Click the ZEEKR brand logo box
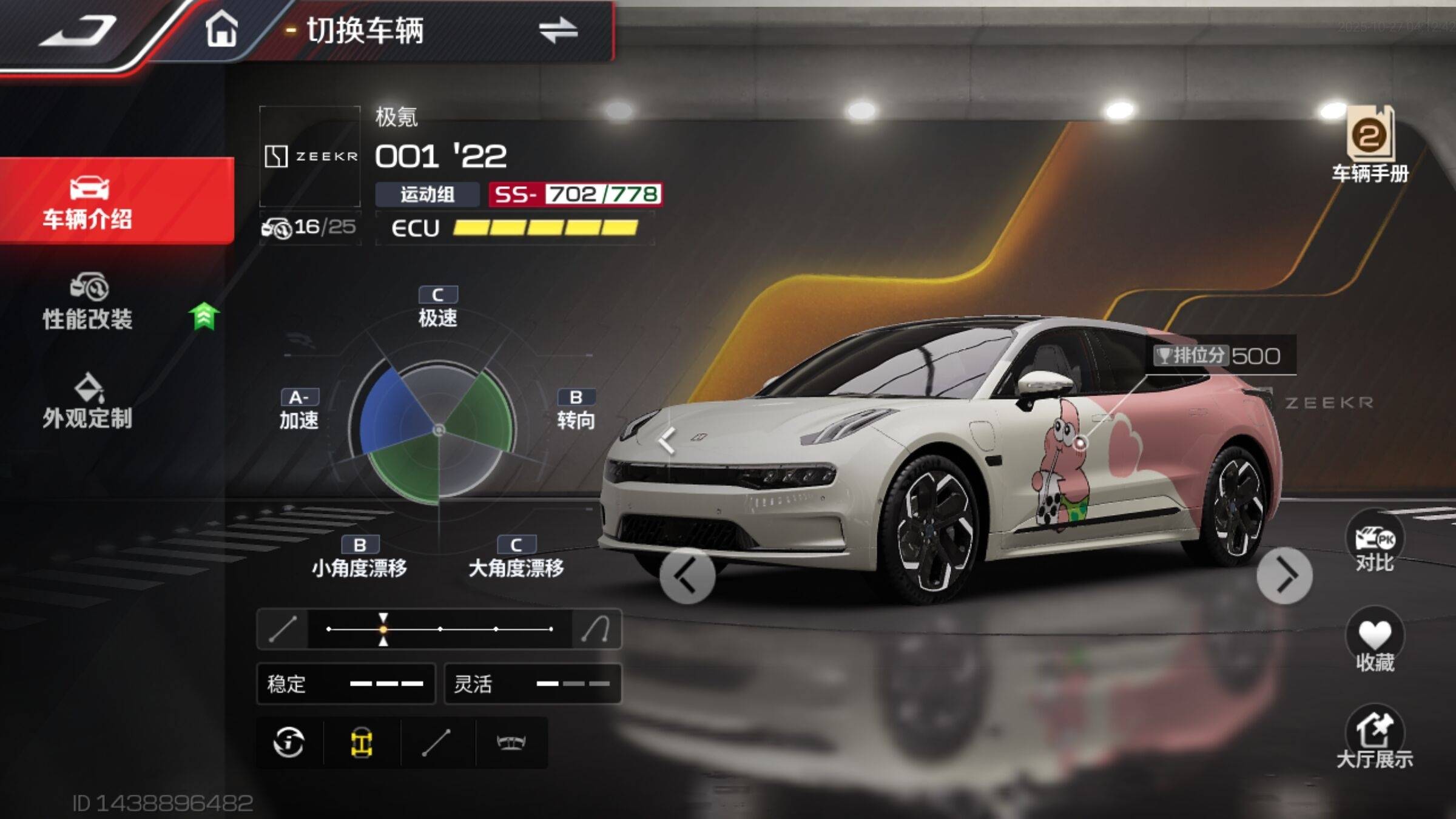1456x819 pixels. (310, 157)
